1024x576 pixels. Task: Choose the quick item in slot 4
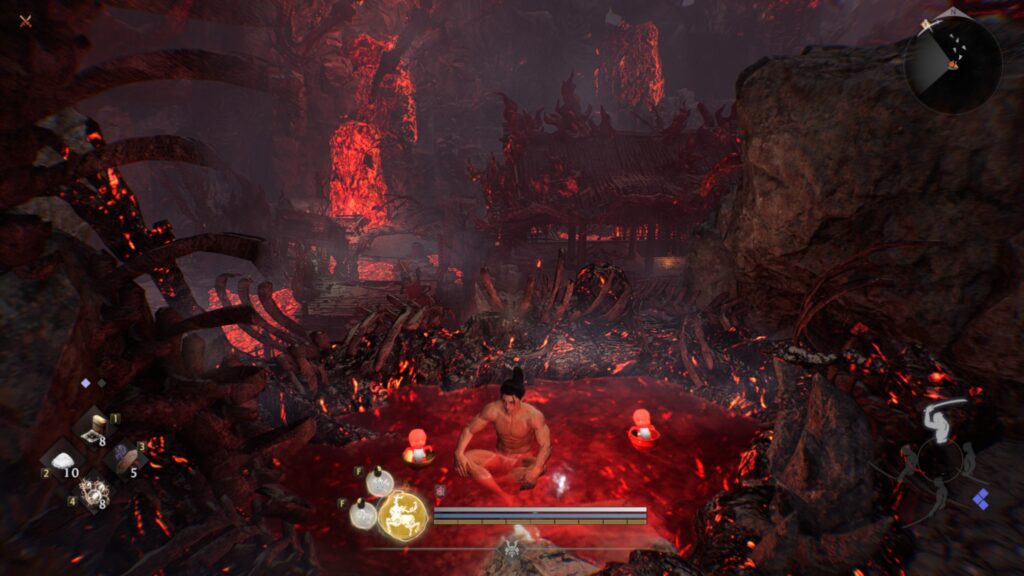(x=95, y=491)
